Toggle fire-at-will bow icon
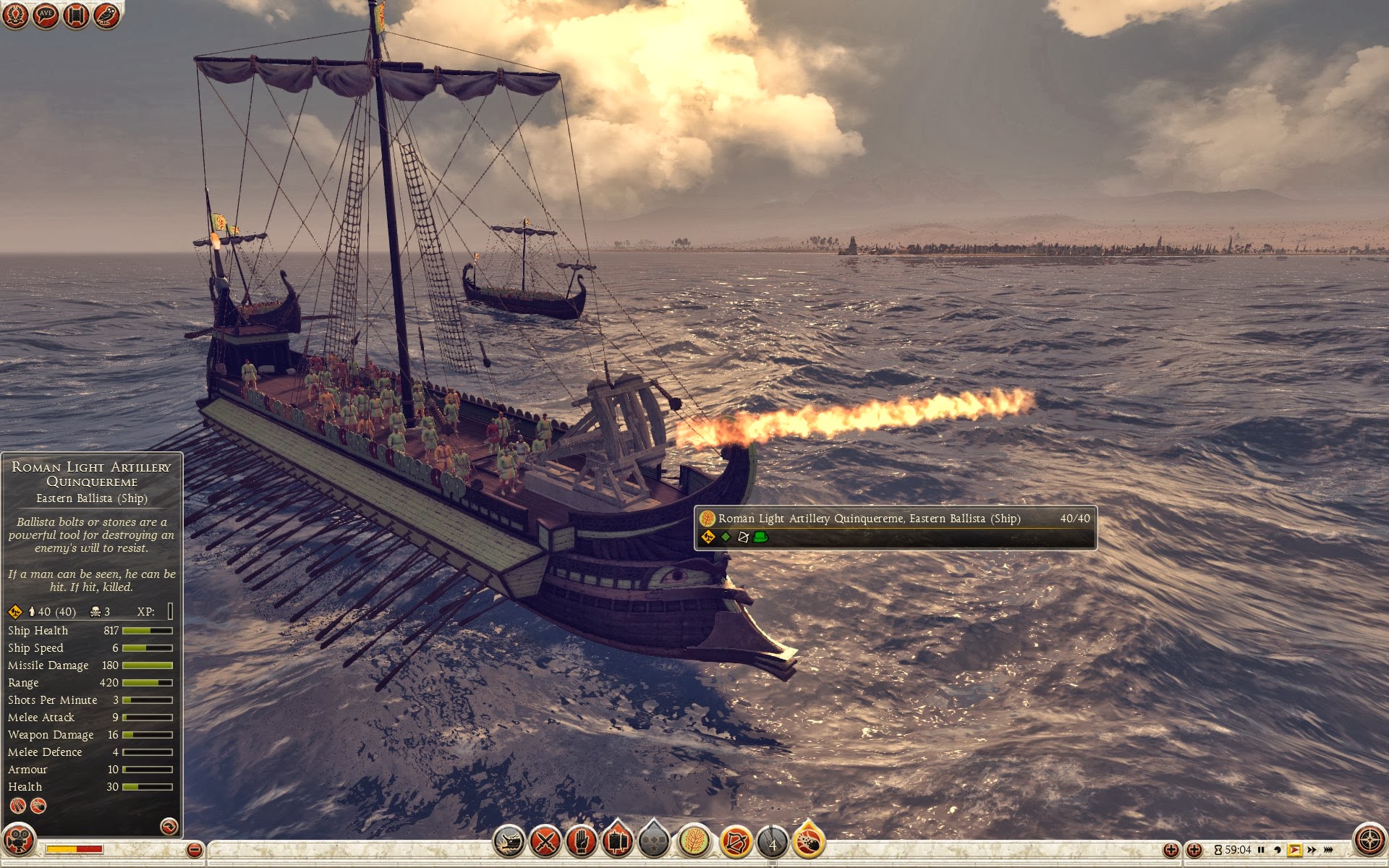 tap(735, 841)
